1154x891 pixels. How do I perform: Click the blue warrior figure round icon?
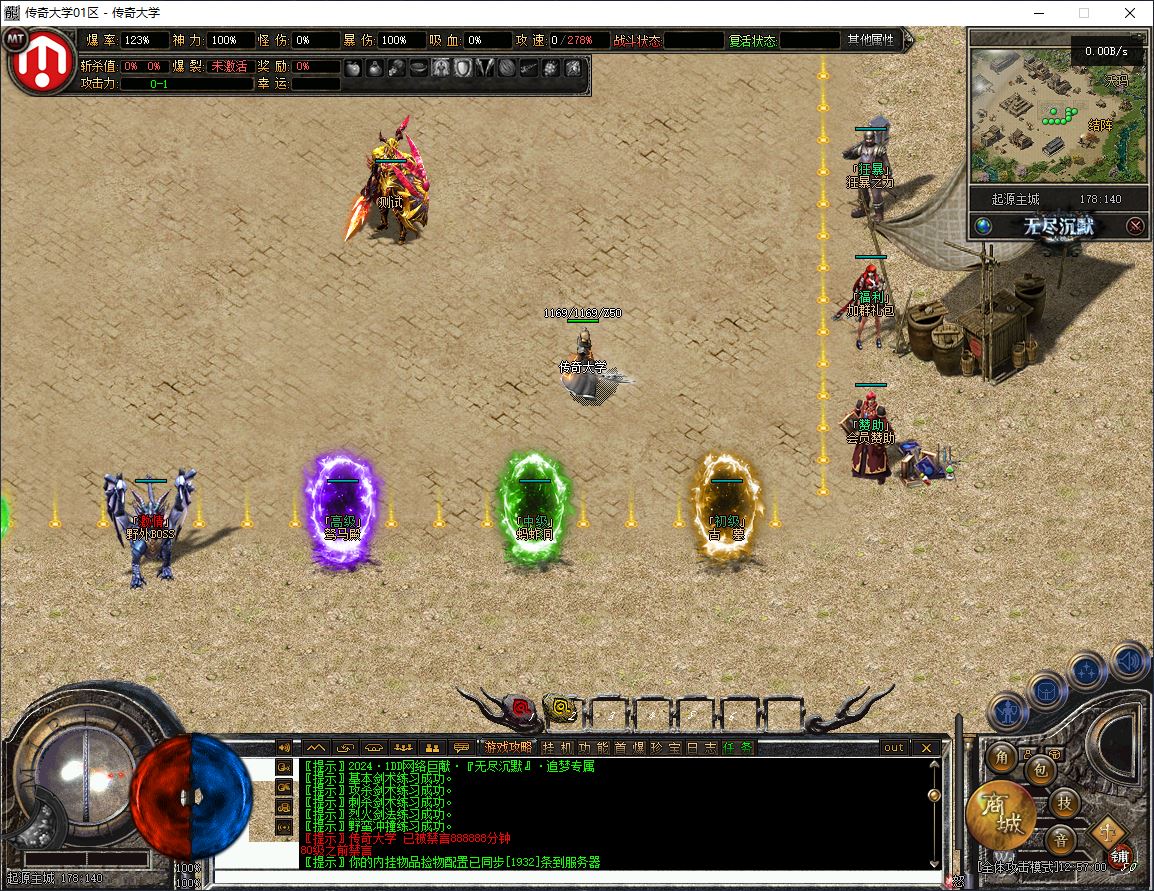1008,711
